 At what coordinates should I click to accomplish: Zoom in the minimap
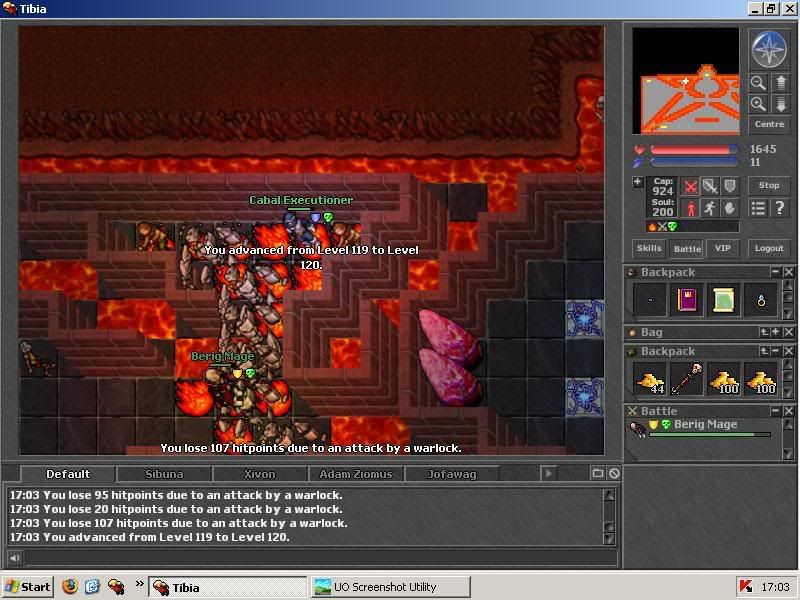(x=758, y=104)
